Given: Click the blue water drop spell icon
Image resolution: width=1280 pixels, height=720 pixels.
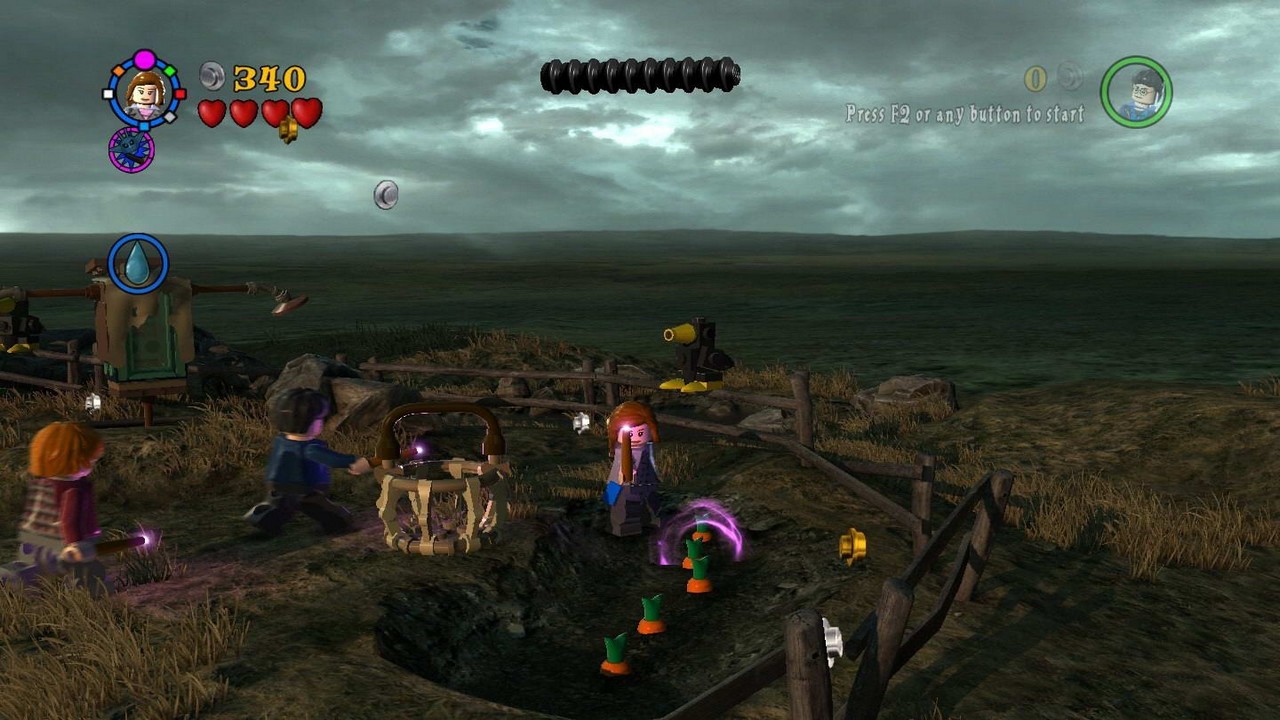Looking at the screenshot, I should (x=137, y=264).
